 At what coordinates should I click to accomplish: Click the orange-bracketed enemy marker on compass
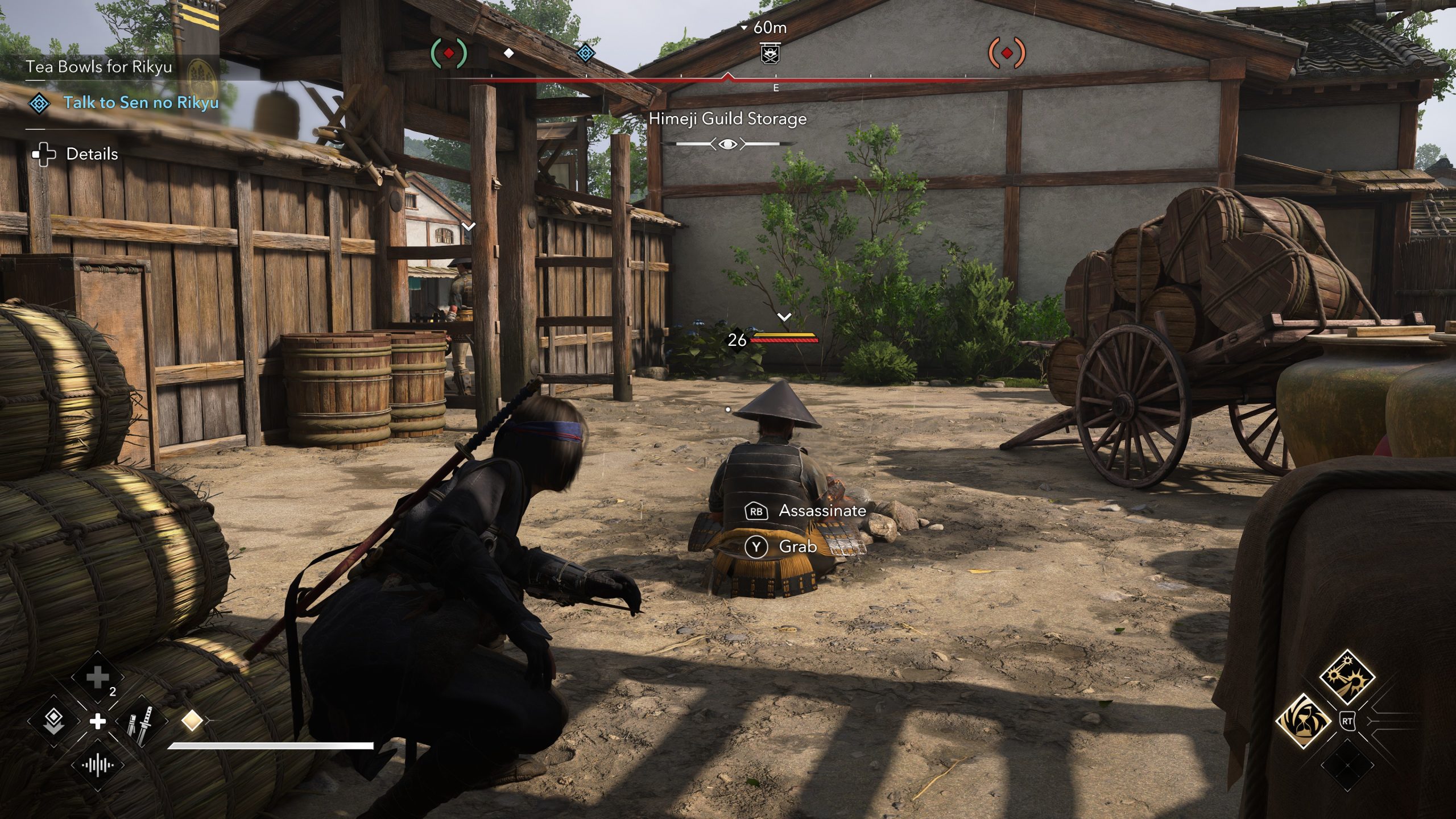[1007, 53]
